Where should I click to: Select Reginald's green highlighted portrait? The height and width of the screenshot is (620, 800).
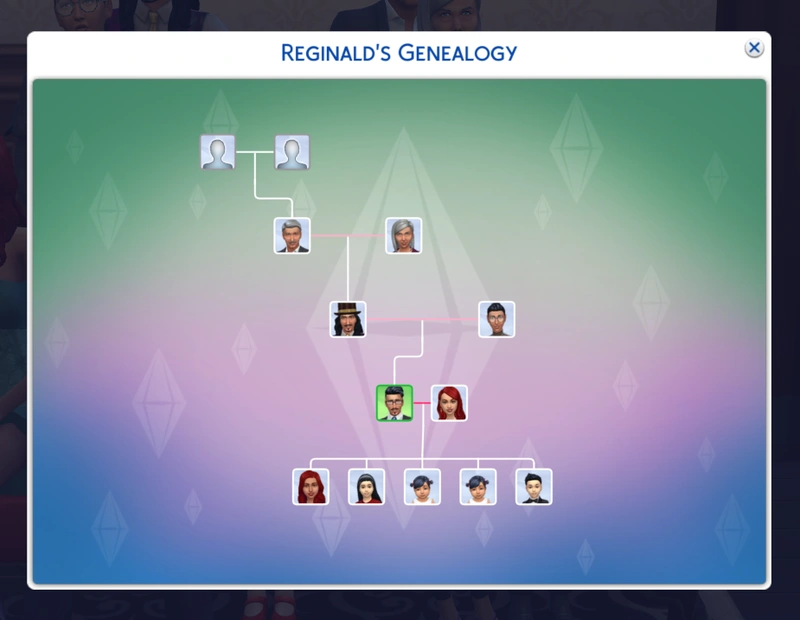[394, 402]
